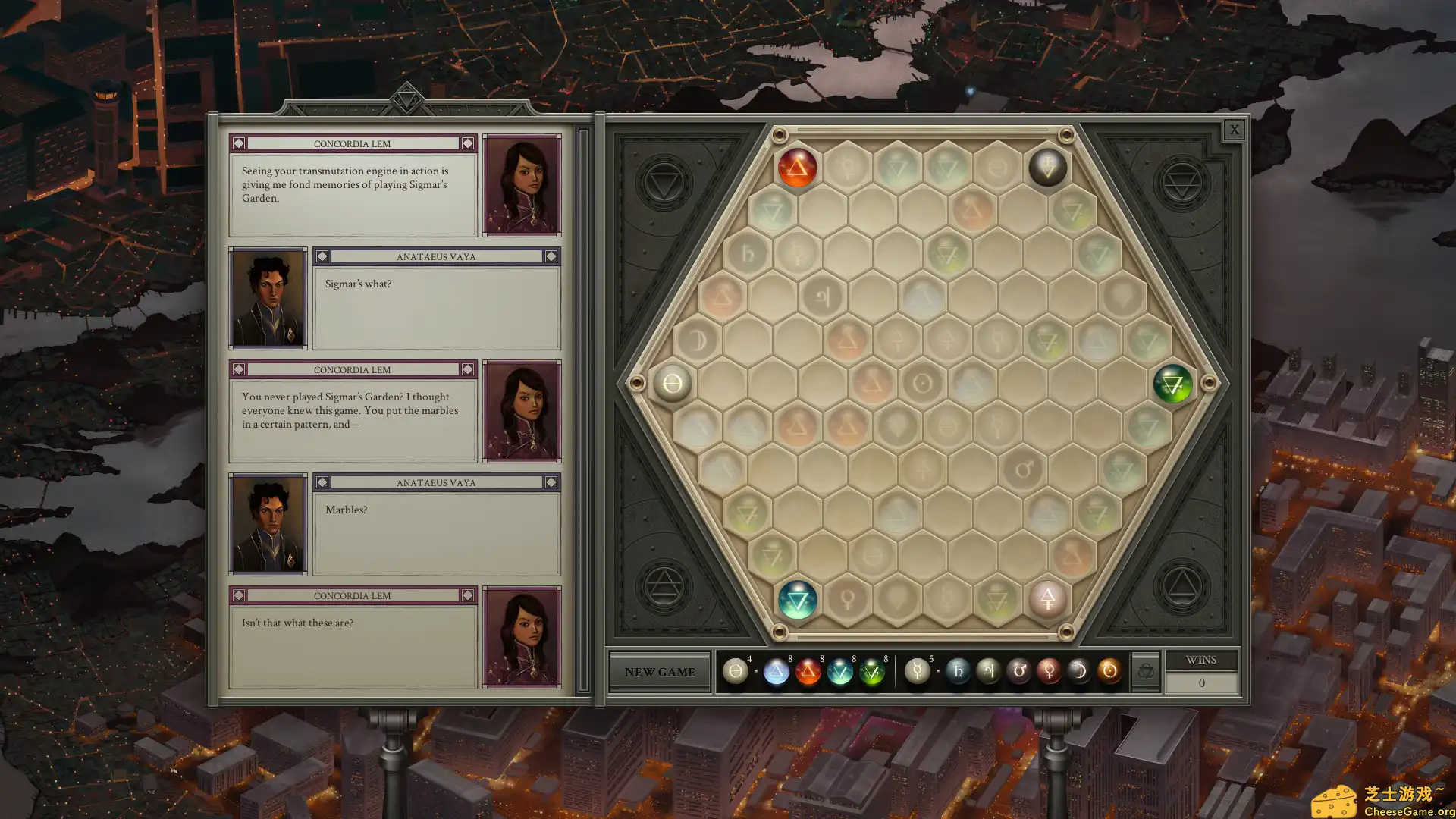Pick the dark mors marble on the board

coord(1047,168)
